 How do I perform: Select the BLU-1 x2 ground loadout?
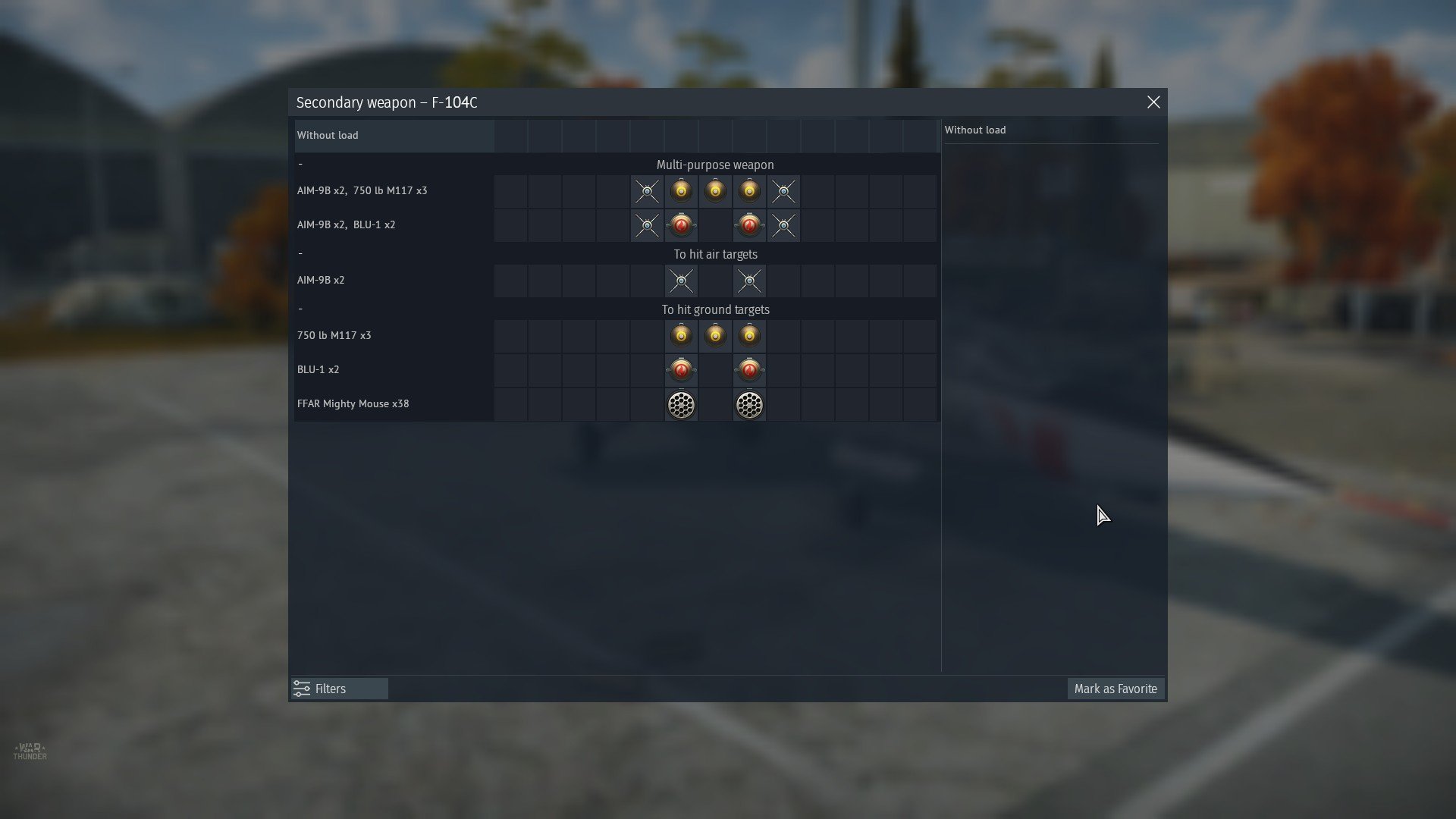click(x=318, y=370)
